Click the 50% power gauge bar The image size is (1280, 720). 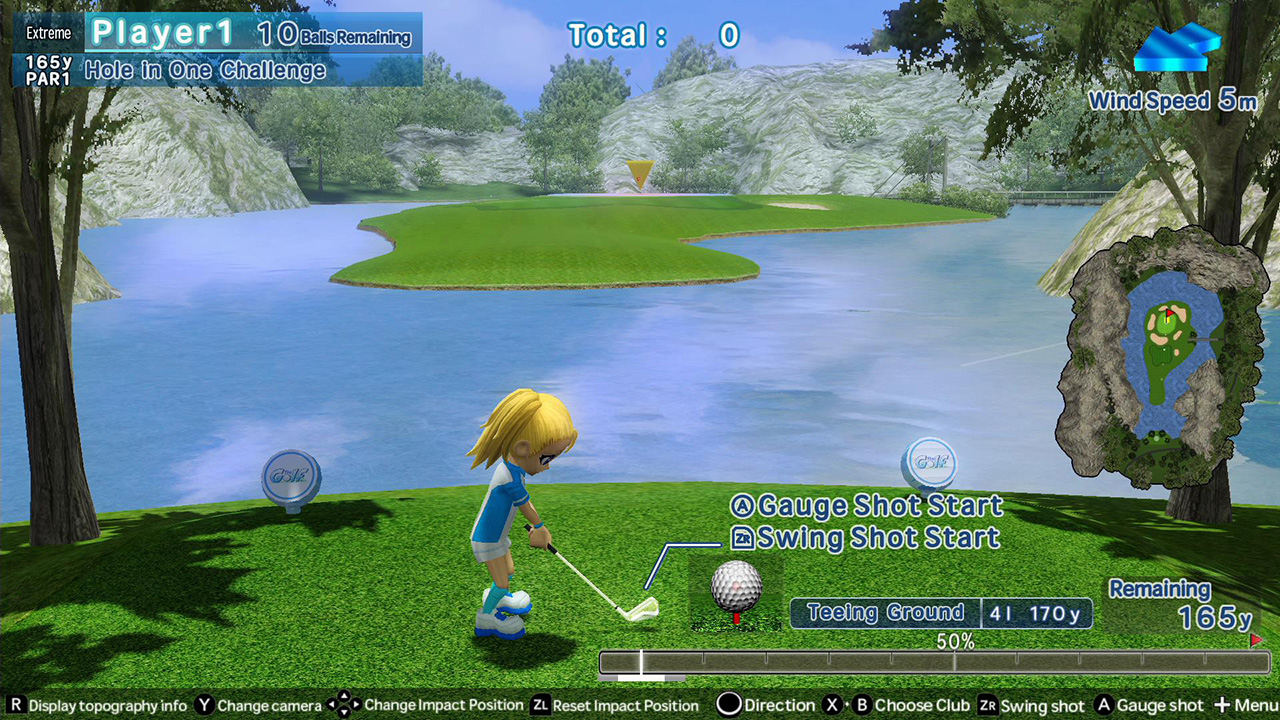click(930, 661)
